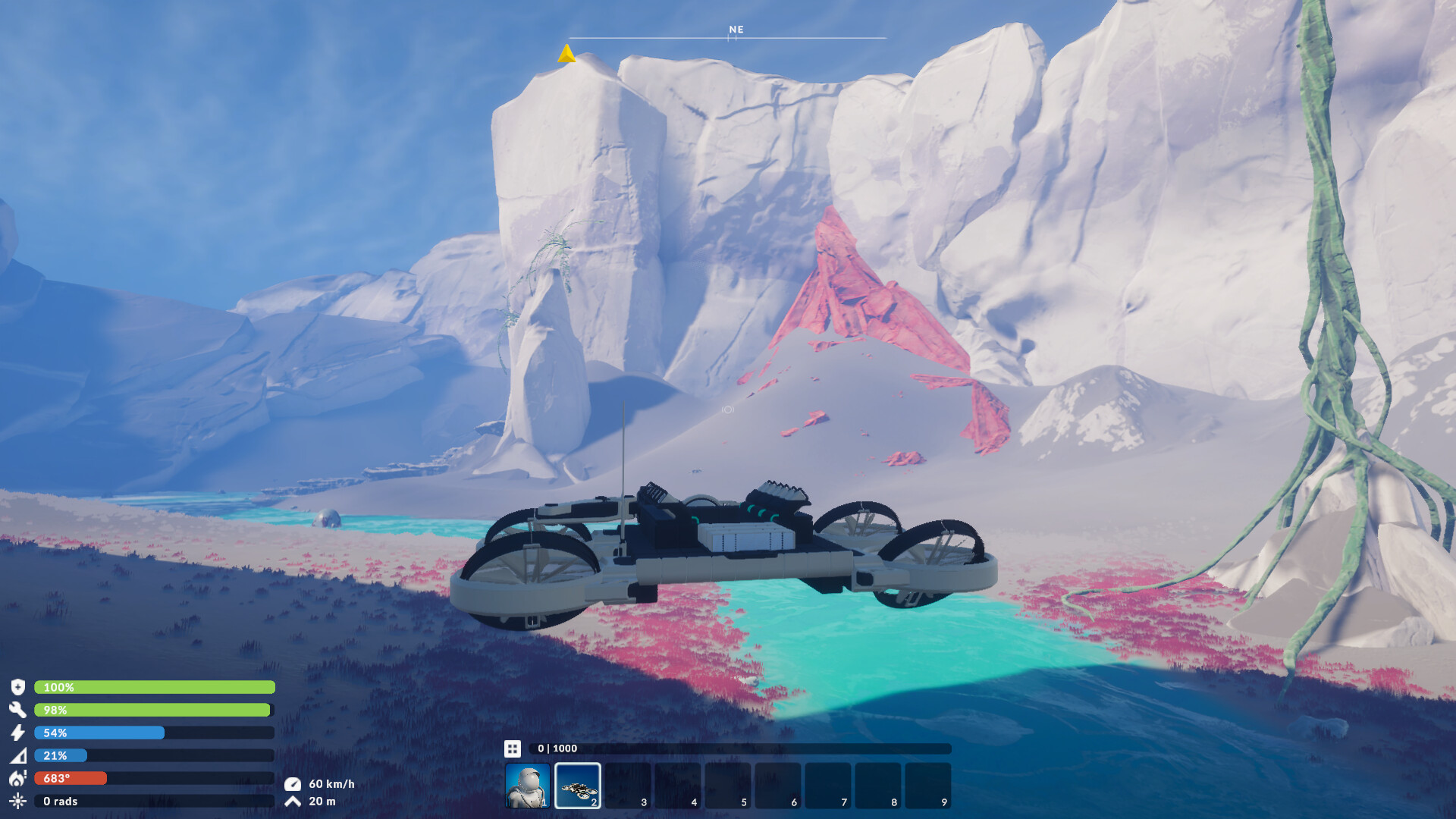Click the wrench durability status icon
Screen dimensions: 1456x819
20,711
